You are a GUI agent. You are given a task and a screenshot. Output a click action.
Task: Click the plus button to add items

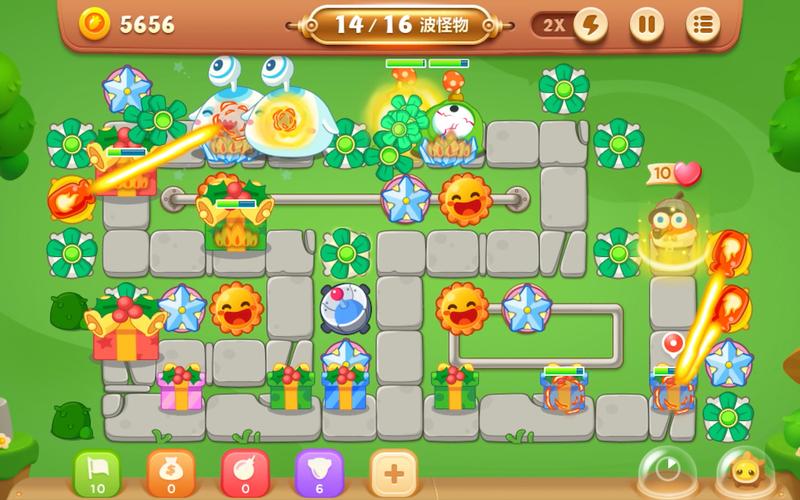coord(393,472)
